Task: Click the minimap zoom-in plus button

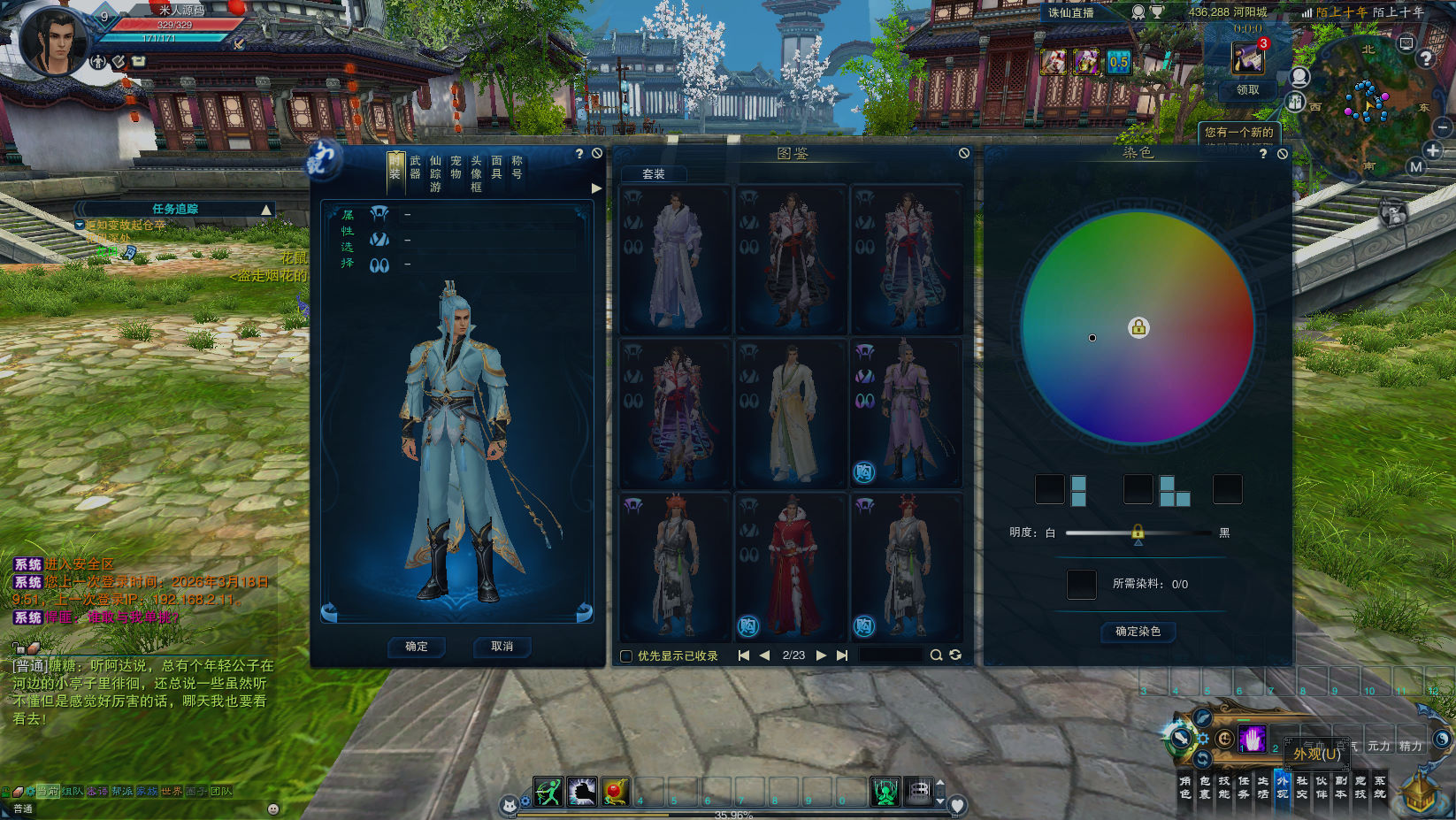Action: (x=1433, y=150)
